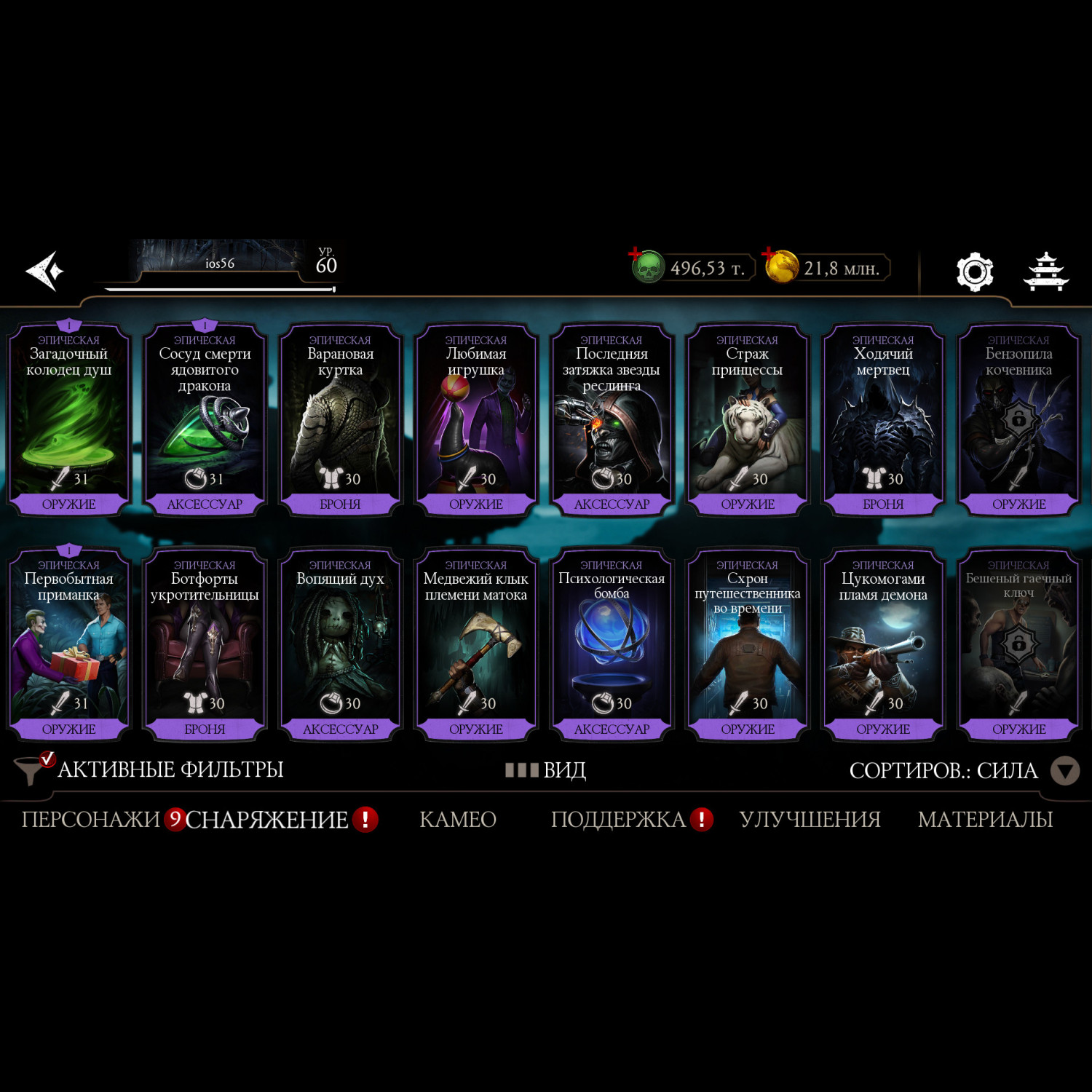The height and width of the screenshot is (1092, 1092).
Task: Open the СОРТИРОВ.: СИЛА sort dropdown
Action: [x=962, y=770]
